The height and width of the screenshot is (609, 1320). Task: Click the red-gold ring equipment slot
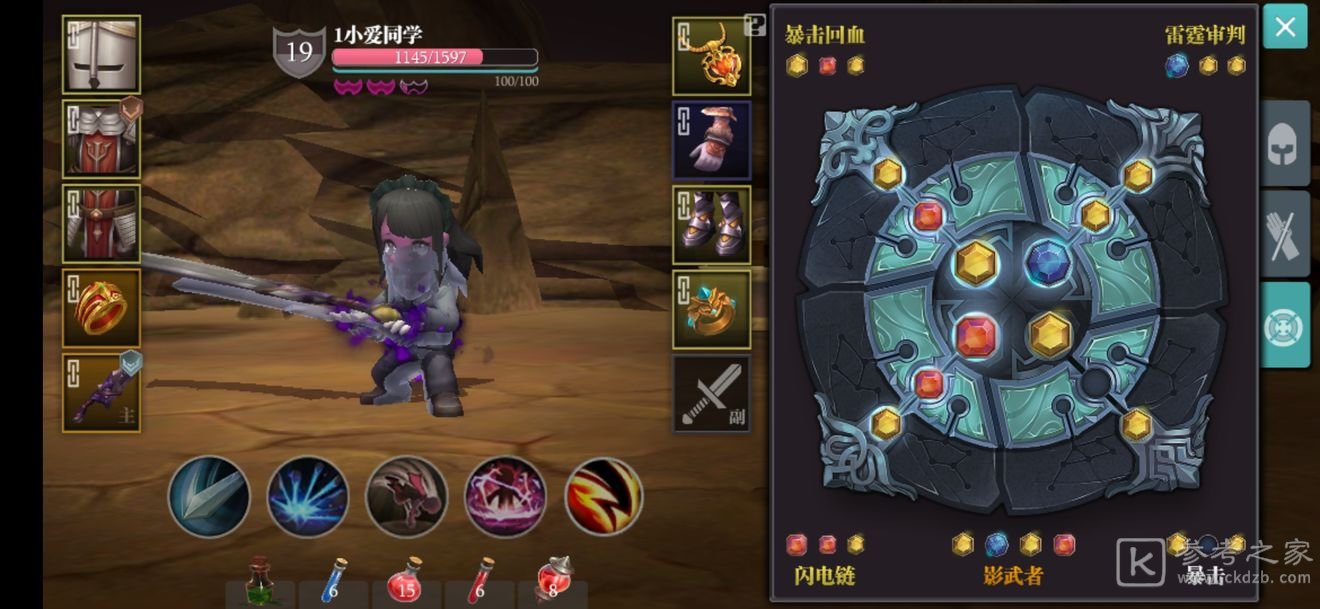101,308
